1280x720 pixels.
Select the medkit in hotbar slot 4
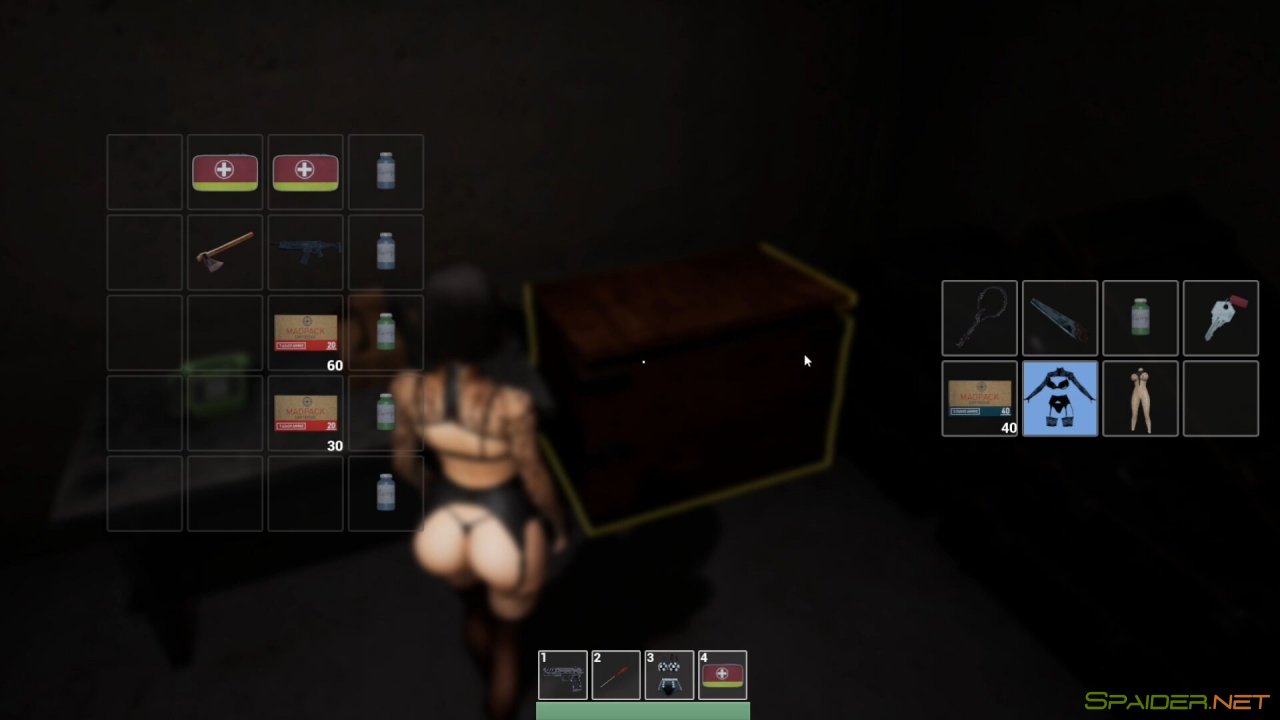[x=723, y=674]
